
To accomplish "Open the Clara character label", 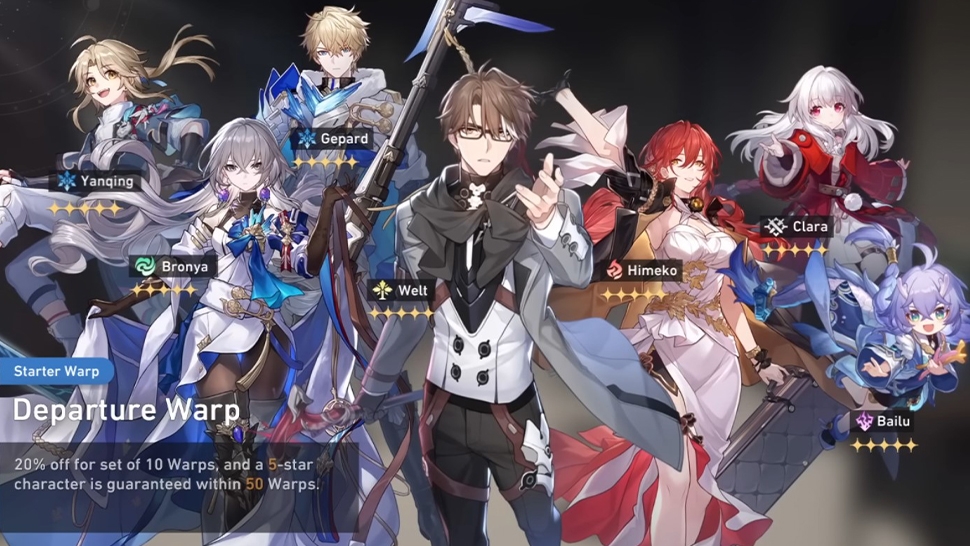I will [798, 227].
